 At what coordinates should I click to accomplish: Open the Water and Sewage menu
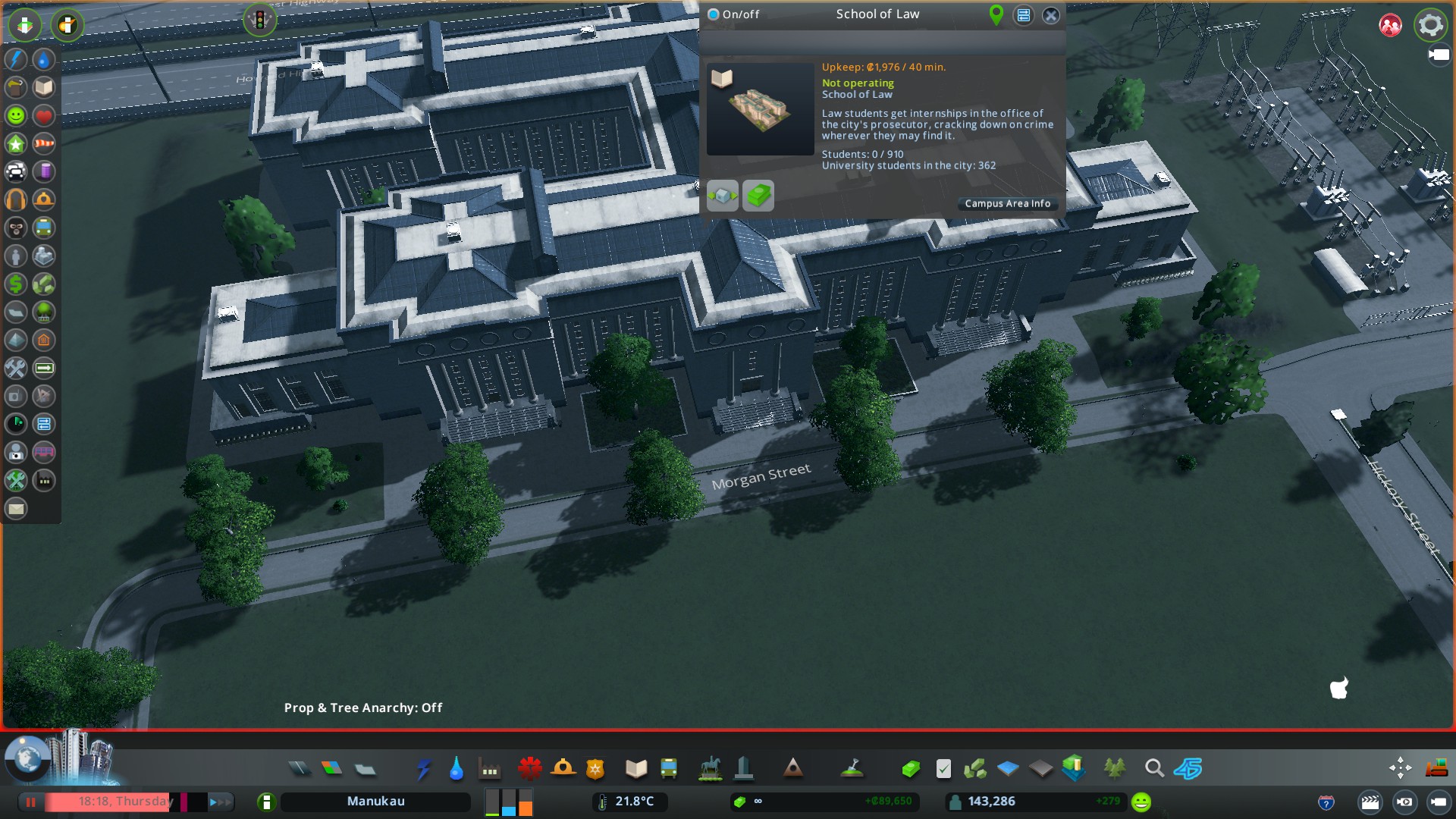pos(456,769)
